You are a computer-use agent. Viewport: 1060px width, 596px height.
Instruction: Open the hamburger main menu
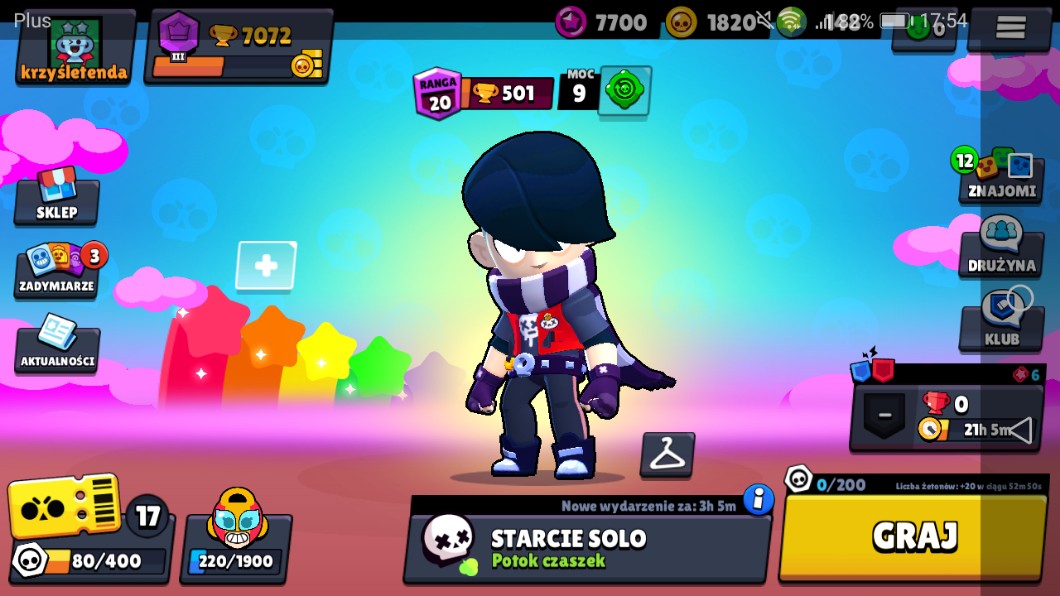point(1010,28)
